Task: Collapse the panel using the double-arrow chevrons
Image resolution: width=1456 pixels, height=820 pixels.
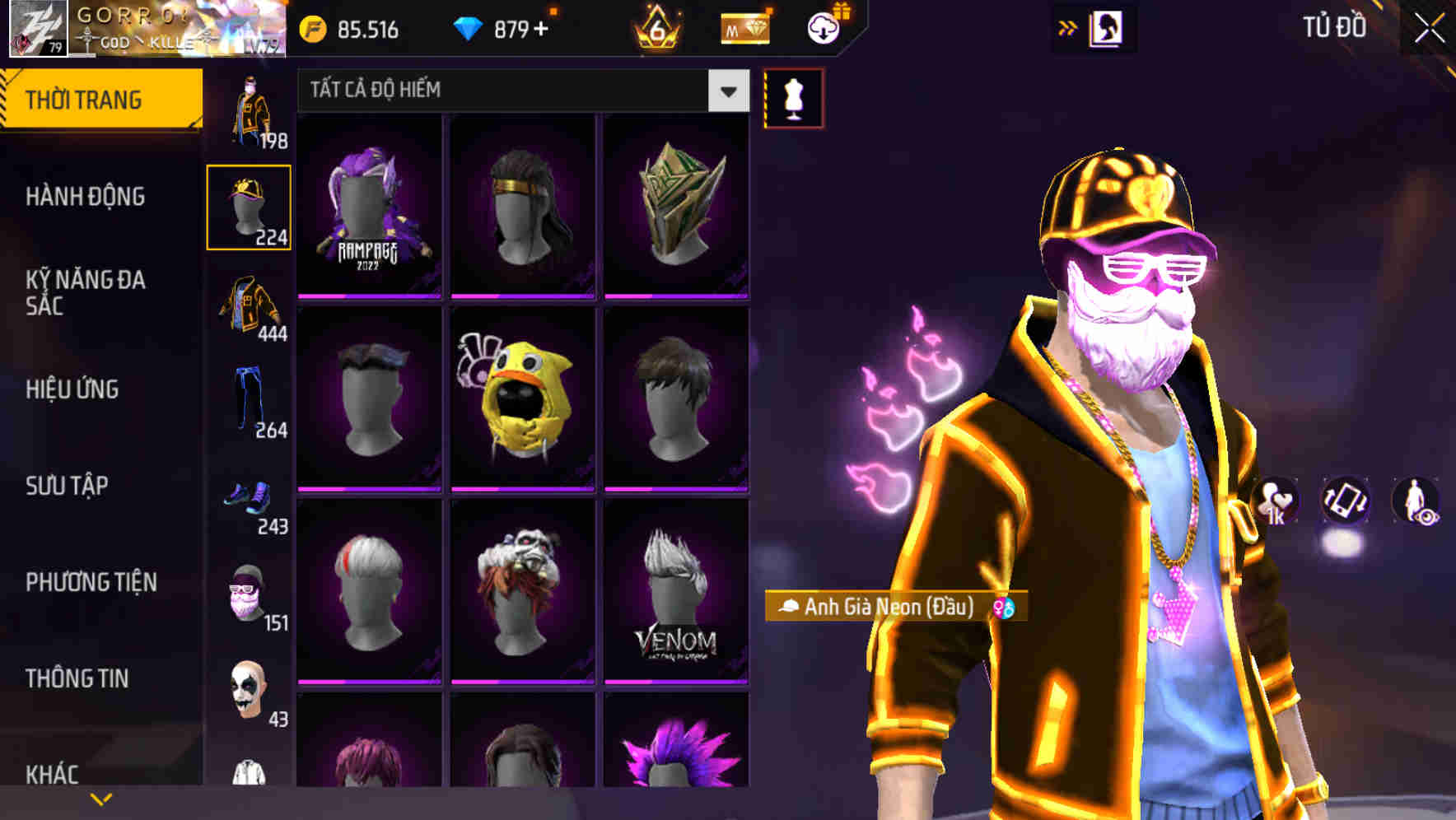Action: [x=1067, y=26]
